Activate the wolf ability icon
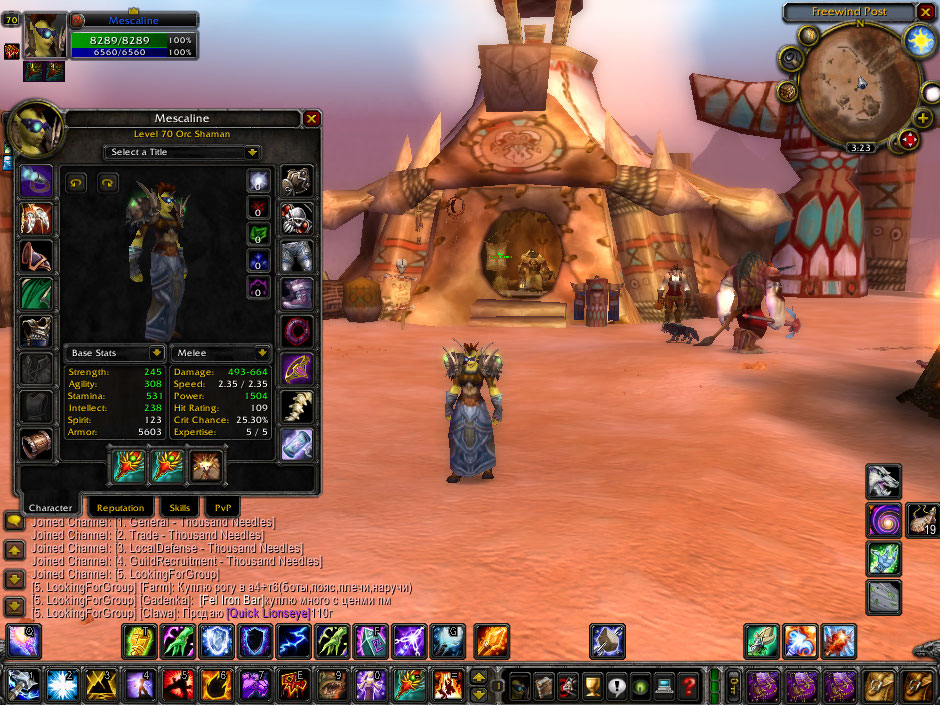This screenshot has height=705, width=940. coord(884,481)
